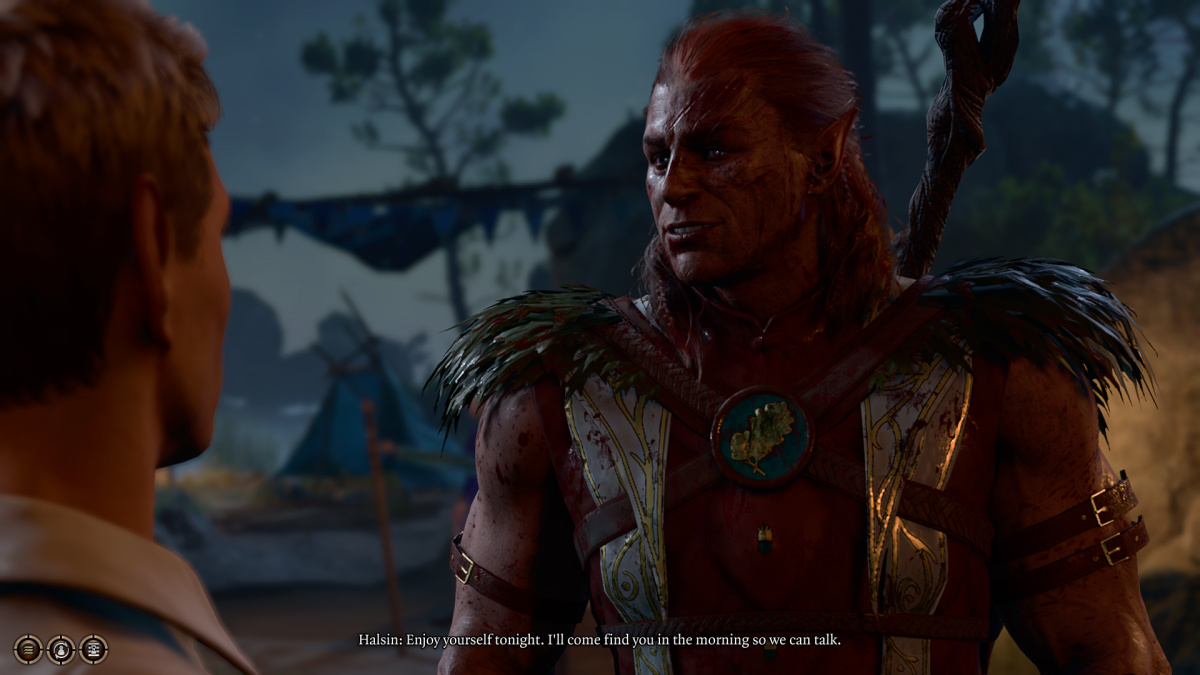The height and width of the screenshot is (675, 1200).
Task: Open the character list icon with portrait and lines
Action: tap(94, 649)
